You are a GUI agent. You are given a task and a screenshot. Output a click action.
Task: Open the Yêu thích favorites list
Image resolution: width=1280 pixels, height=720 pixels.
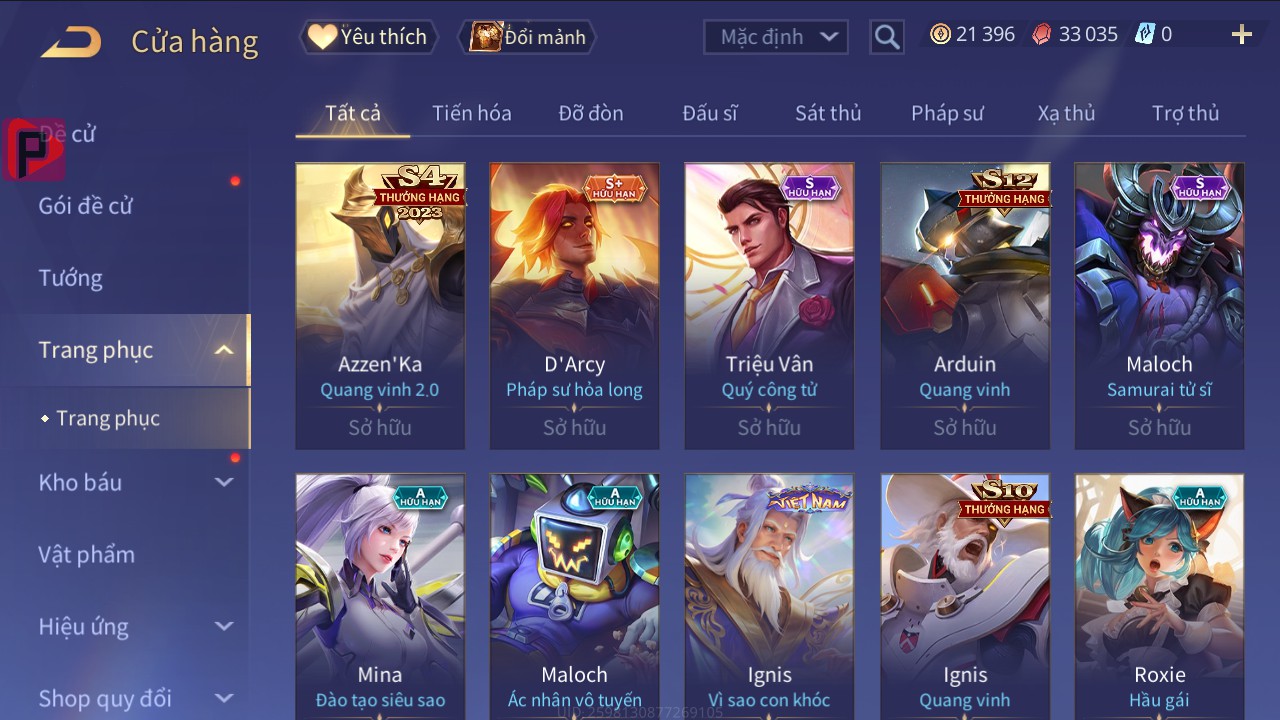[367, 37]
